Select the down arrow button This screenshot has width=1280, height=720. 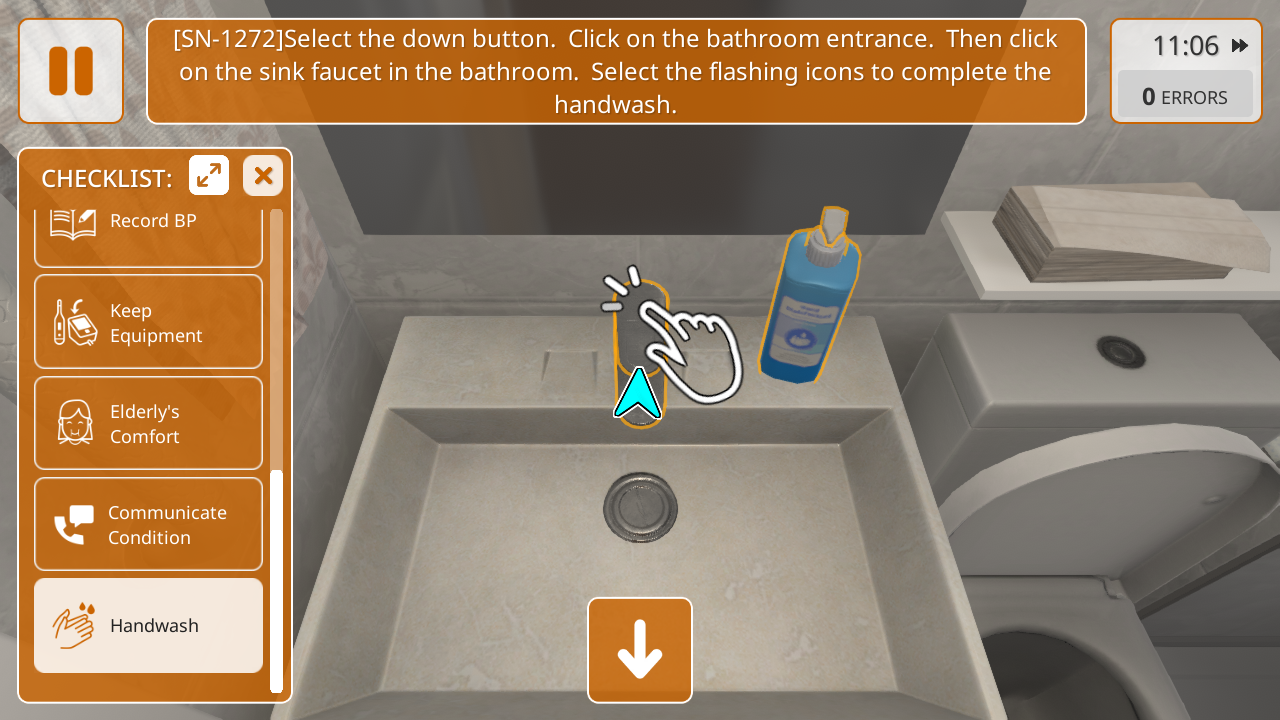640,650
